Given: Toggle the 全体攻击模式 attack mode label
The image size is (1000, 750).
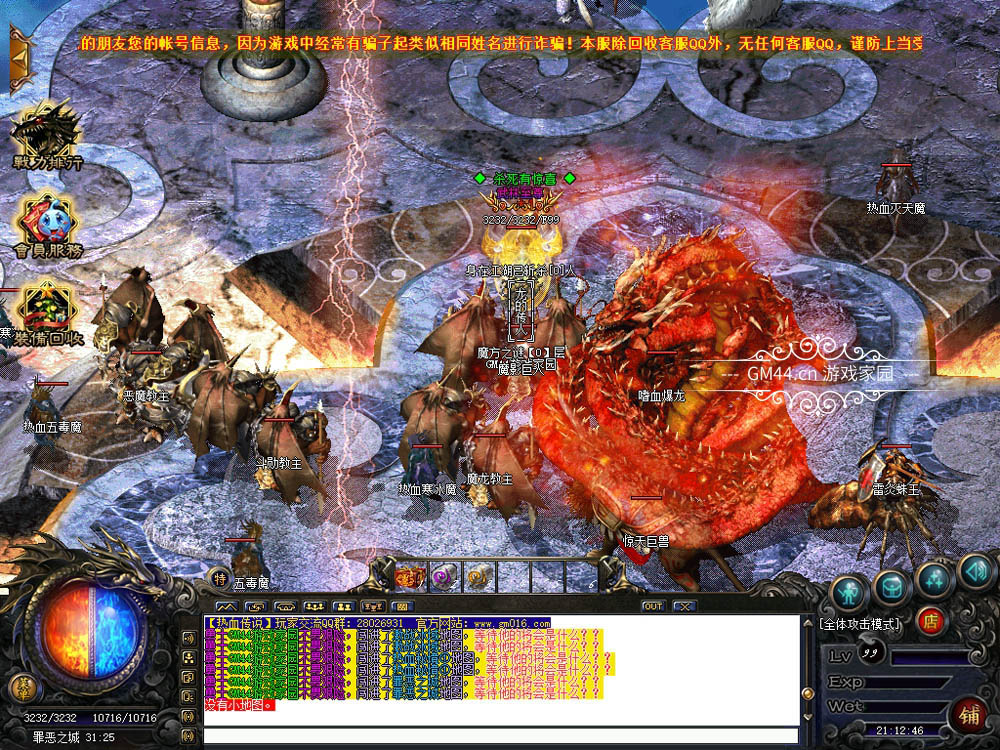Looking at the screenshot, I should 859,624.
